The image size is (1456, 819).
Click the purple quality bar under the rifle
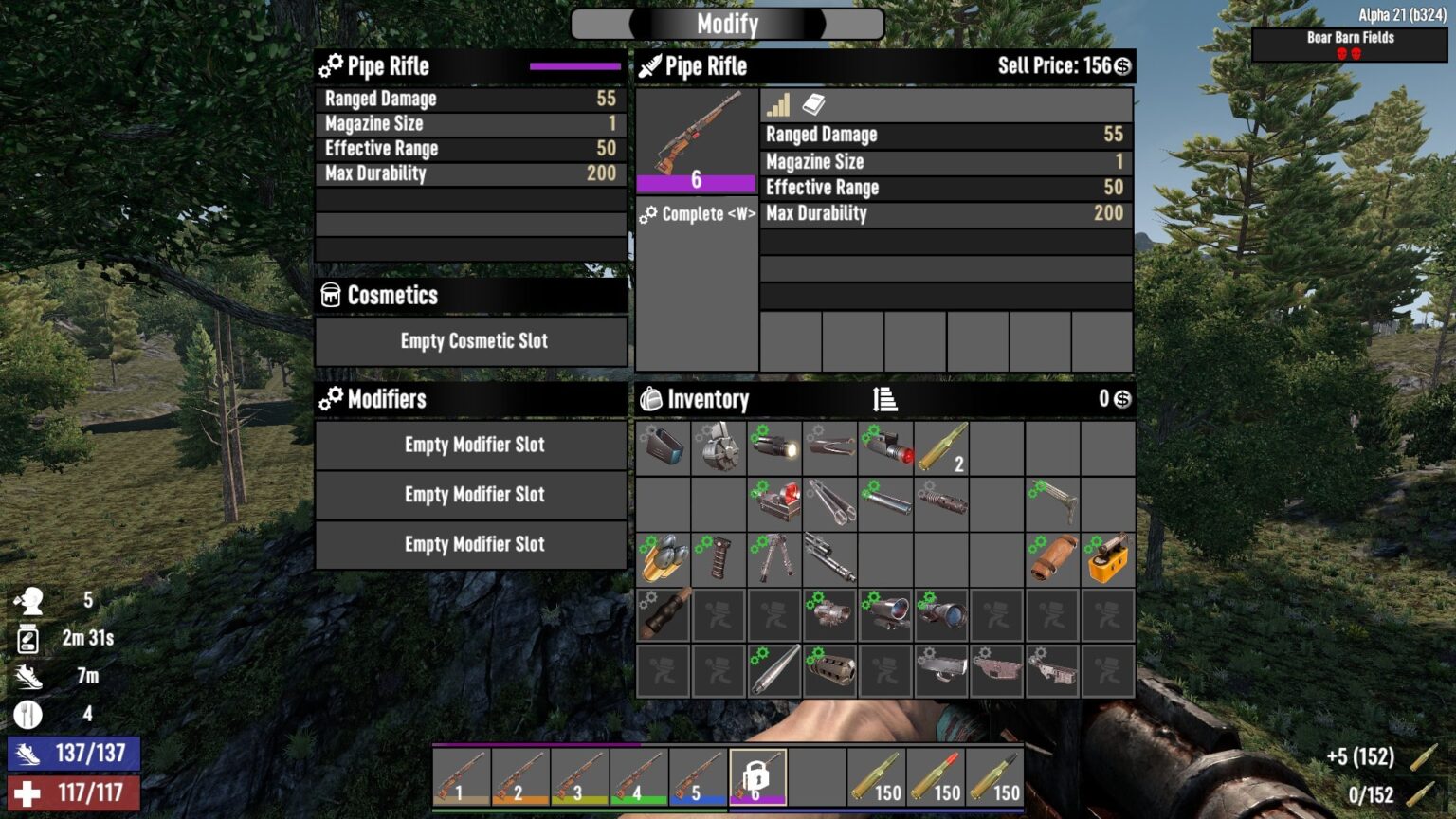pos(696,182)
